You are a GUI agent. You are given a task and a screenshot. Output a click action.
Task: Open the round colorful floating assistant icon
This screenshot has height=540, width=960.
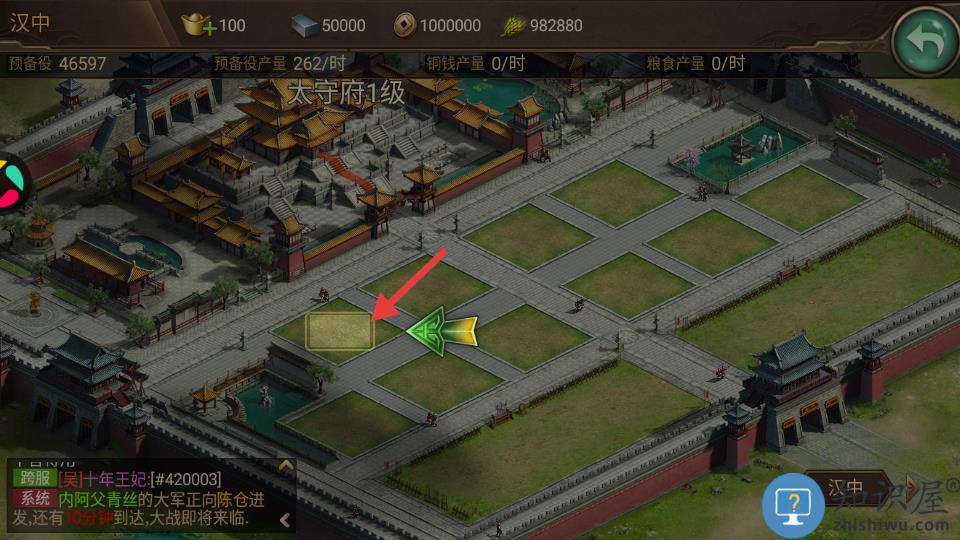coord(8,181)
